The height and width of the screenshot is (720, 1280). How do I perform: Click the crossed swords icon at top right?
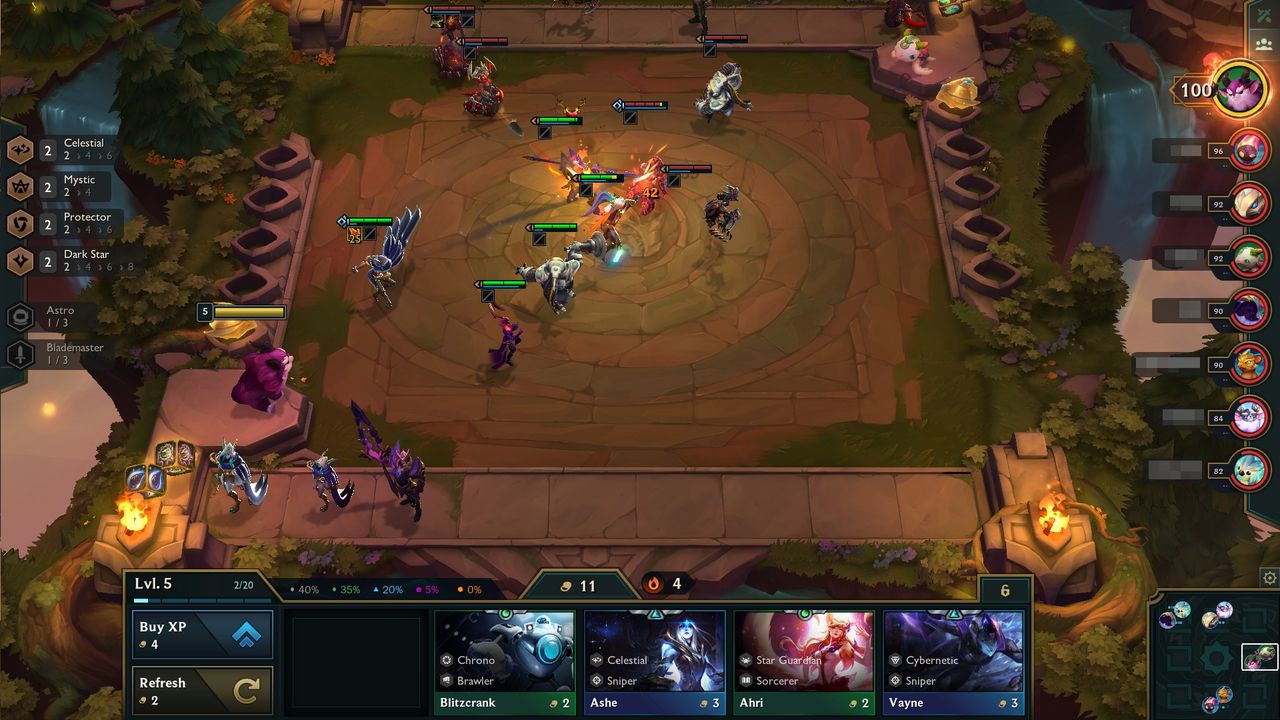point(1265,14)
